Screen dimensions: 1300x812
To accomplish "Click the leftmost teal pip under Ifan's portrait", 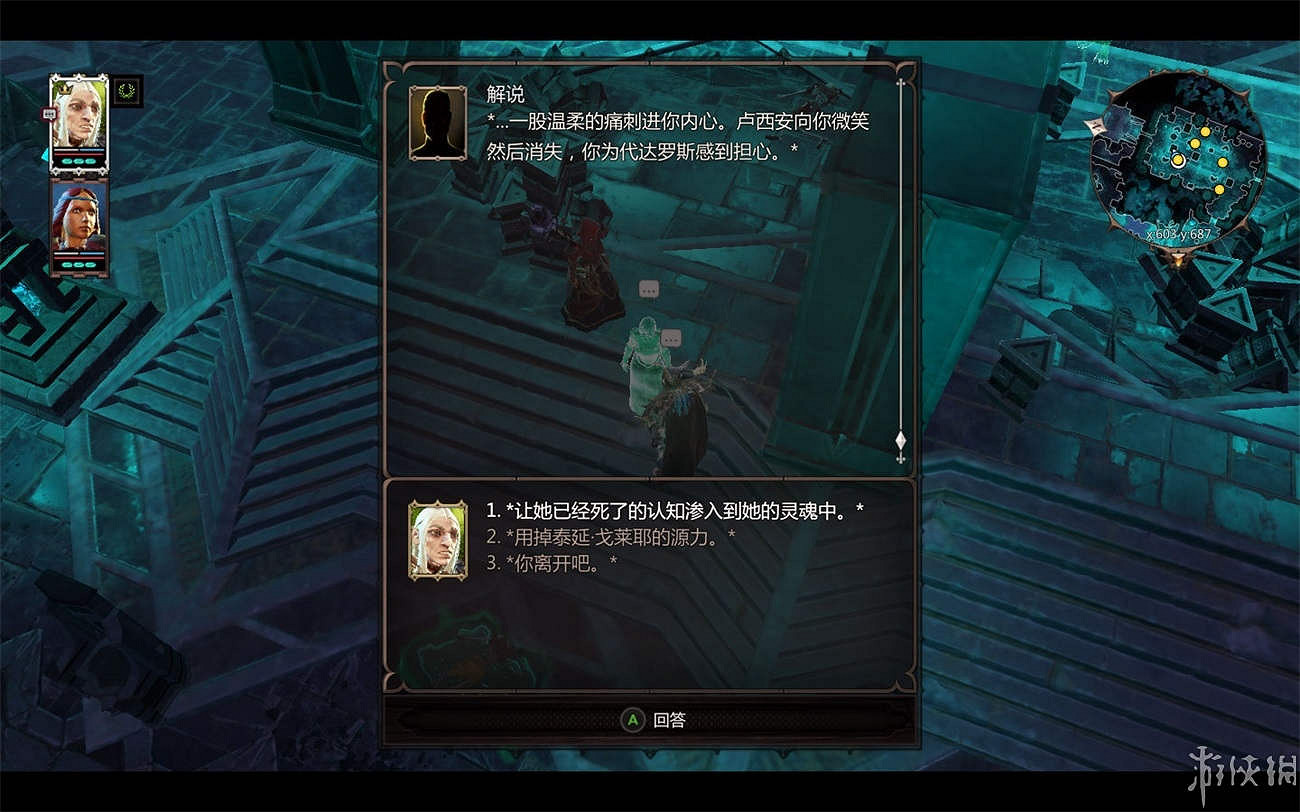I will tap(67, 161).
